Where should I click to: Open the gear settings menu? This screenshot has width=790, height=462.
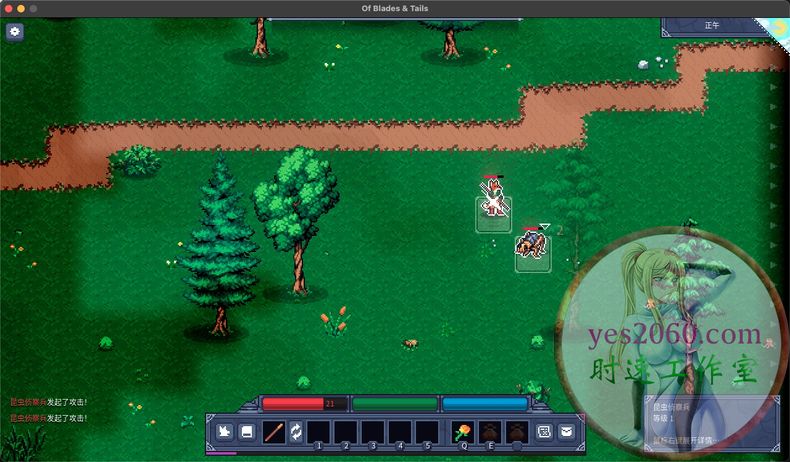click(x=14, y=31)
